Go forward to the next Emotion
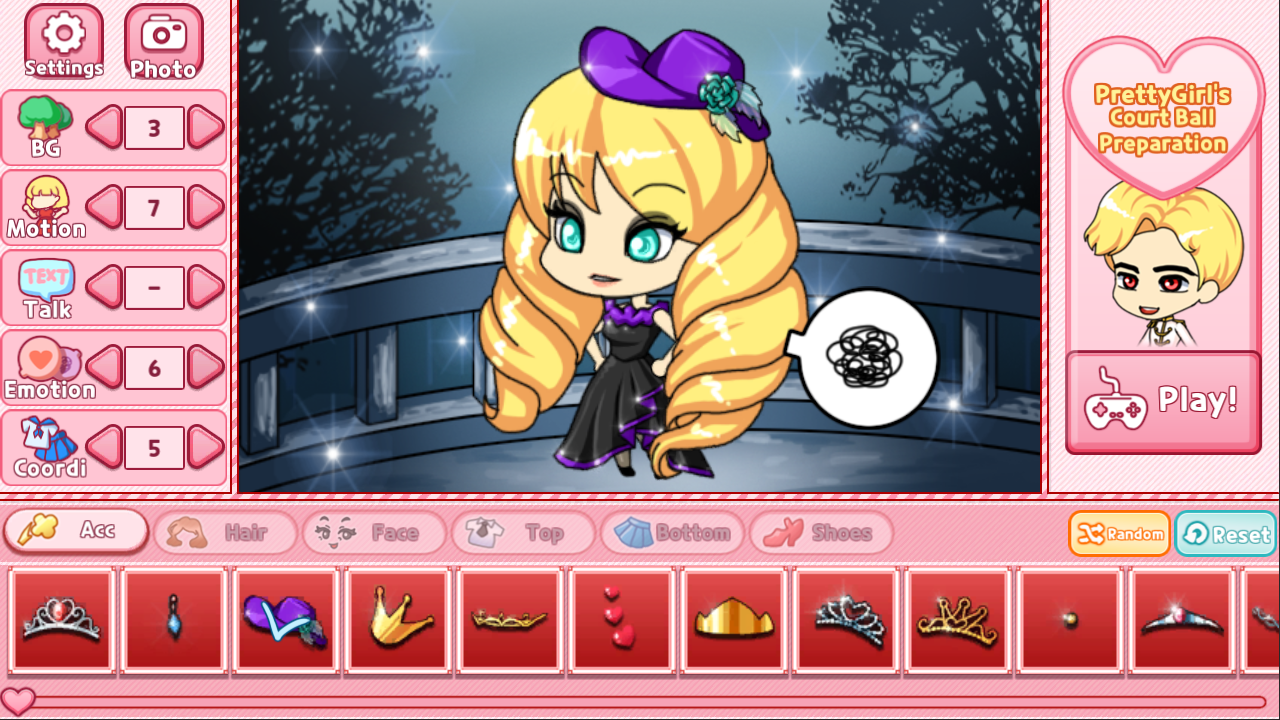This screenshot has width=1280, height=720. (x=204, y=367)
